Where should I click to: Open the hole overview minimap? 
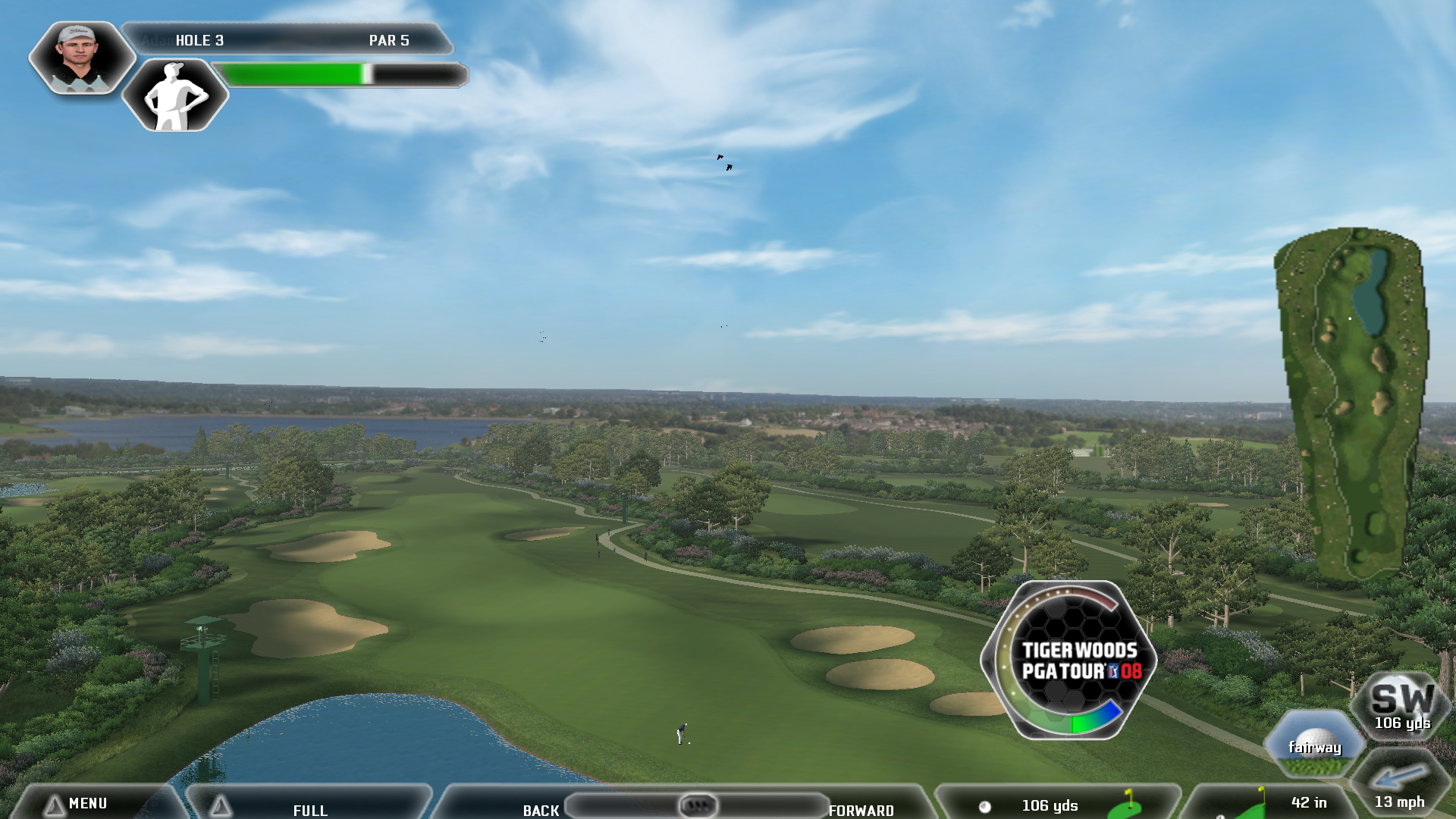pos(1354,402)
